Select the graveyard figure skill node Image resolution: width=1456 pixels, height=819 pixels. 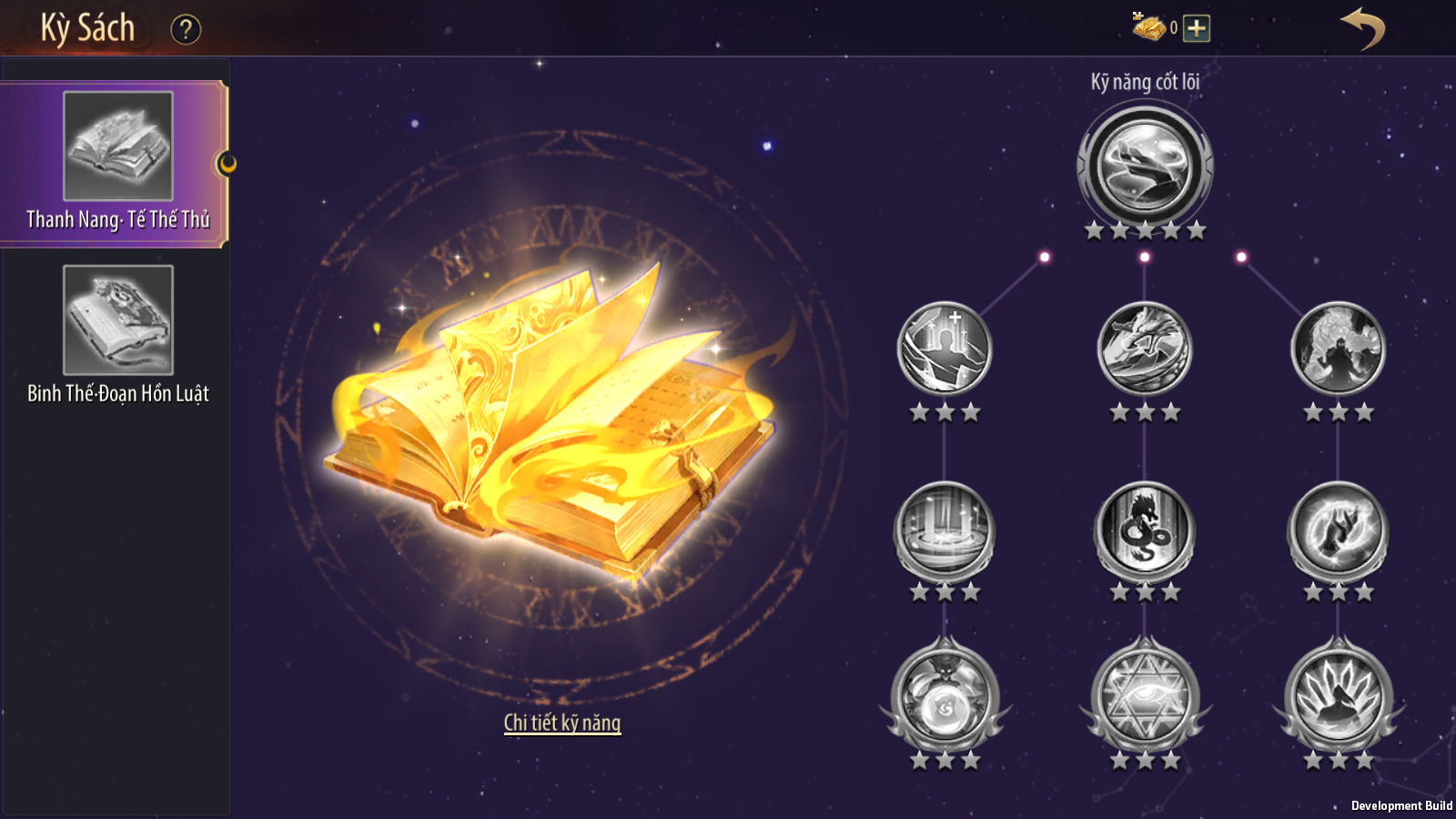945,349
